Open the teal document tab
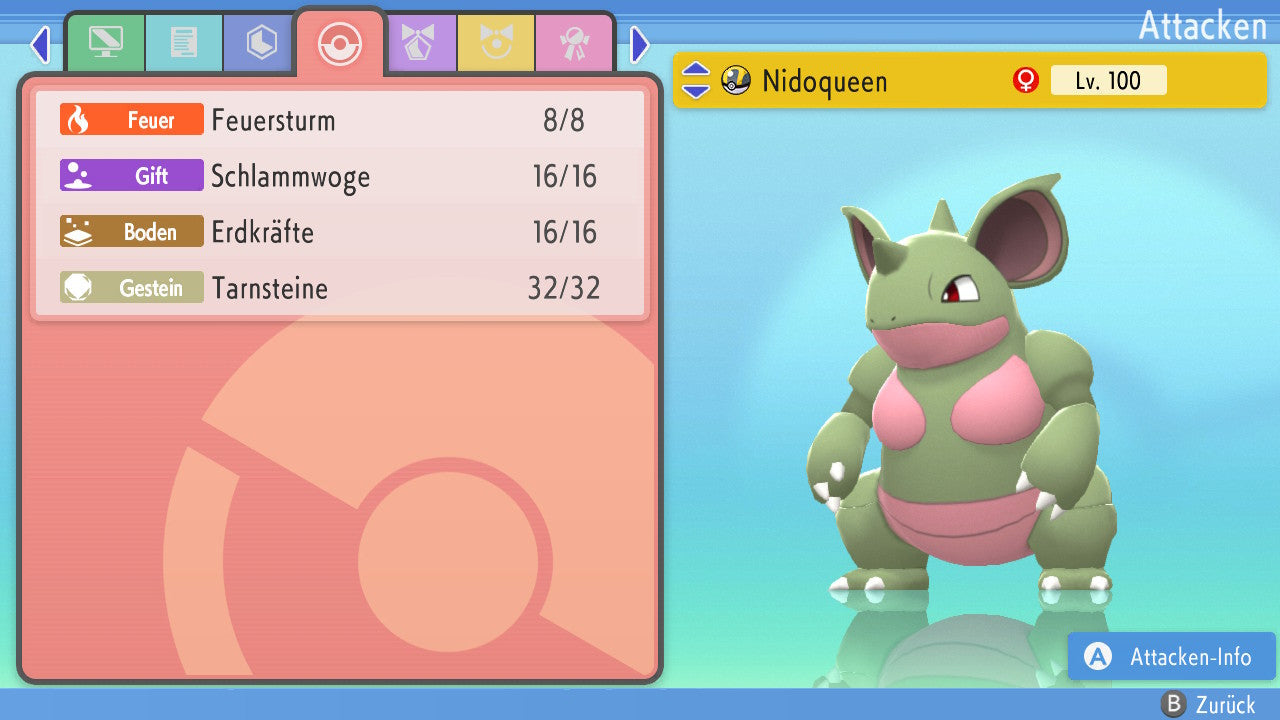1280x720 pixels. 184,43
